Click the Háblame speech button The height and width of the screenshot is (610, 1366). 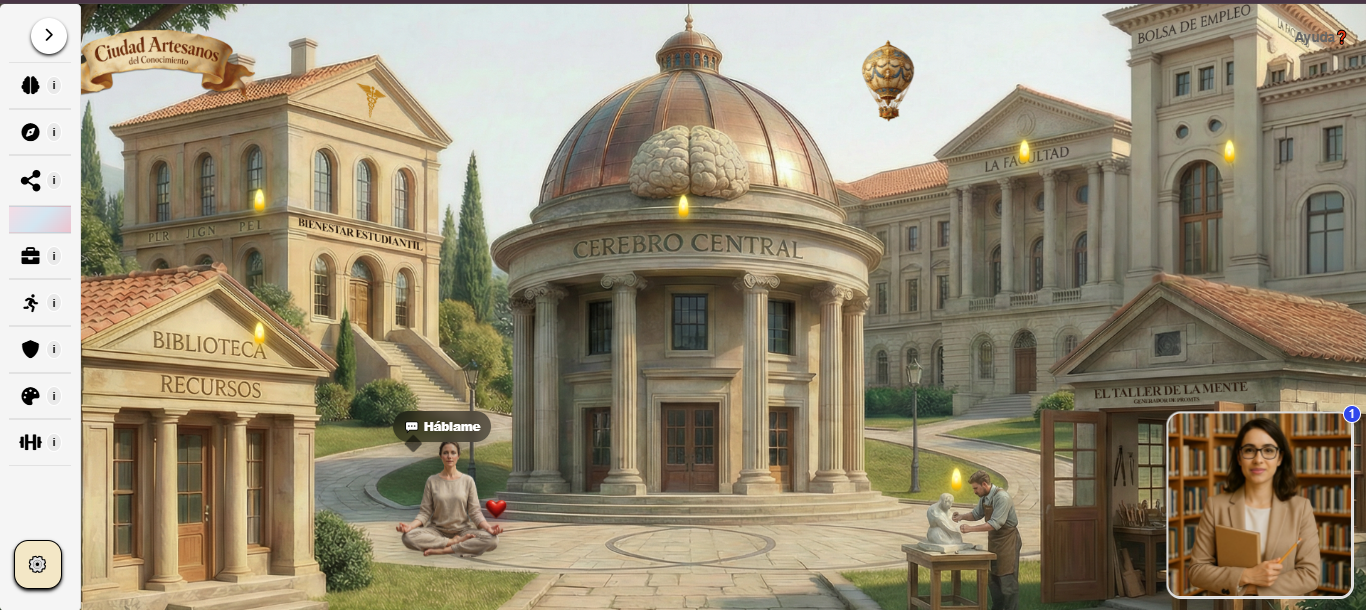[x=442, y=427]
